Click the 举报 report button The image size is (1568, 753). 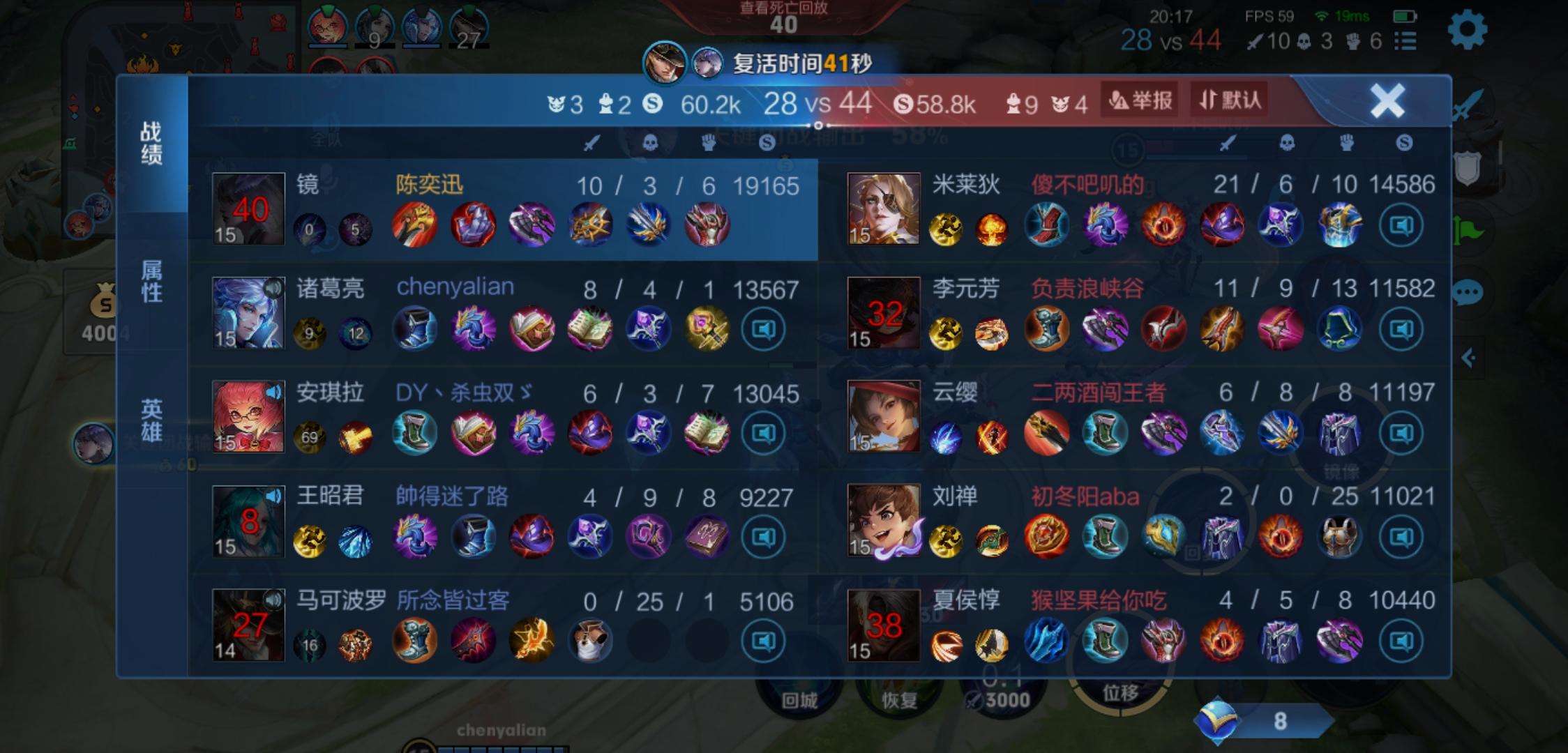(1140, 100)
